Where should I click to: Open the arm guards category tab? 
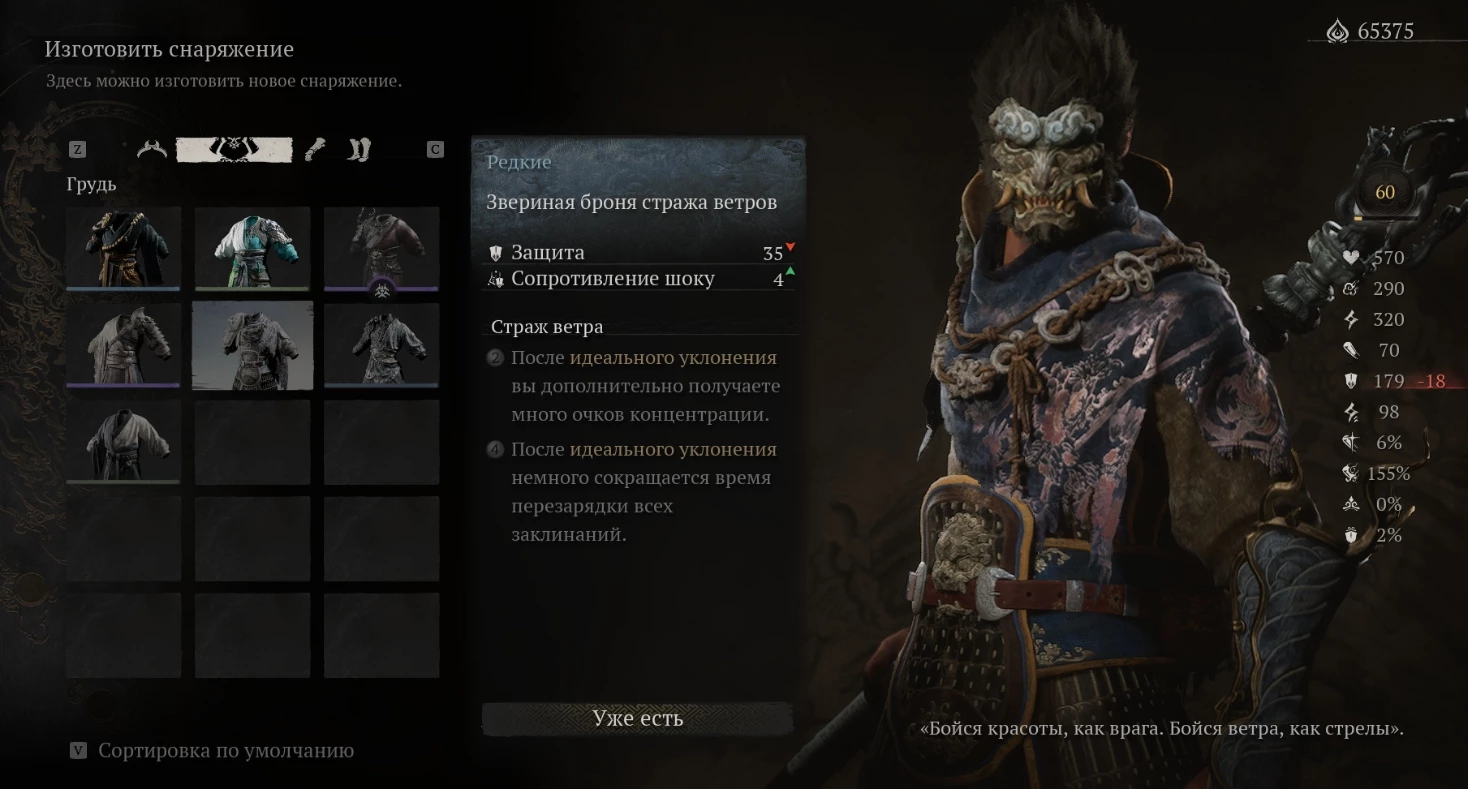tap(316, 150)
